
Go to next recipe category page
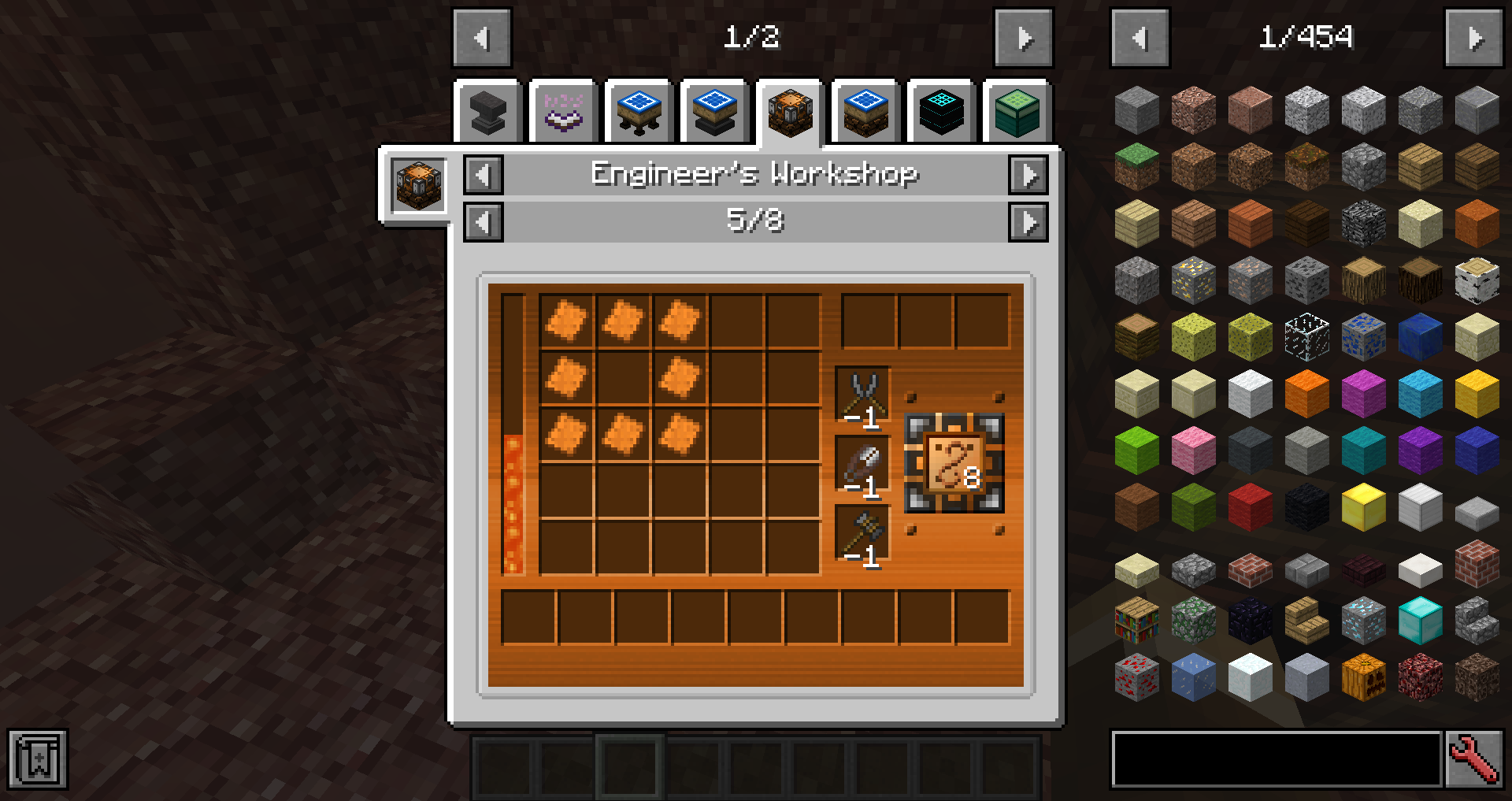tap(1024, 38)
